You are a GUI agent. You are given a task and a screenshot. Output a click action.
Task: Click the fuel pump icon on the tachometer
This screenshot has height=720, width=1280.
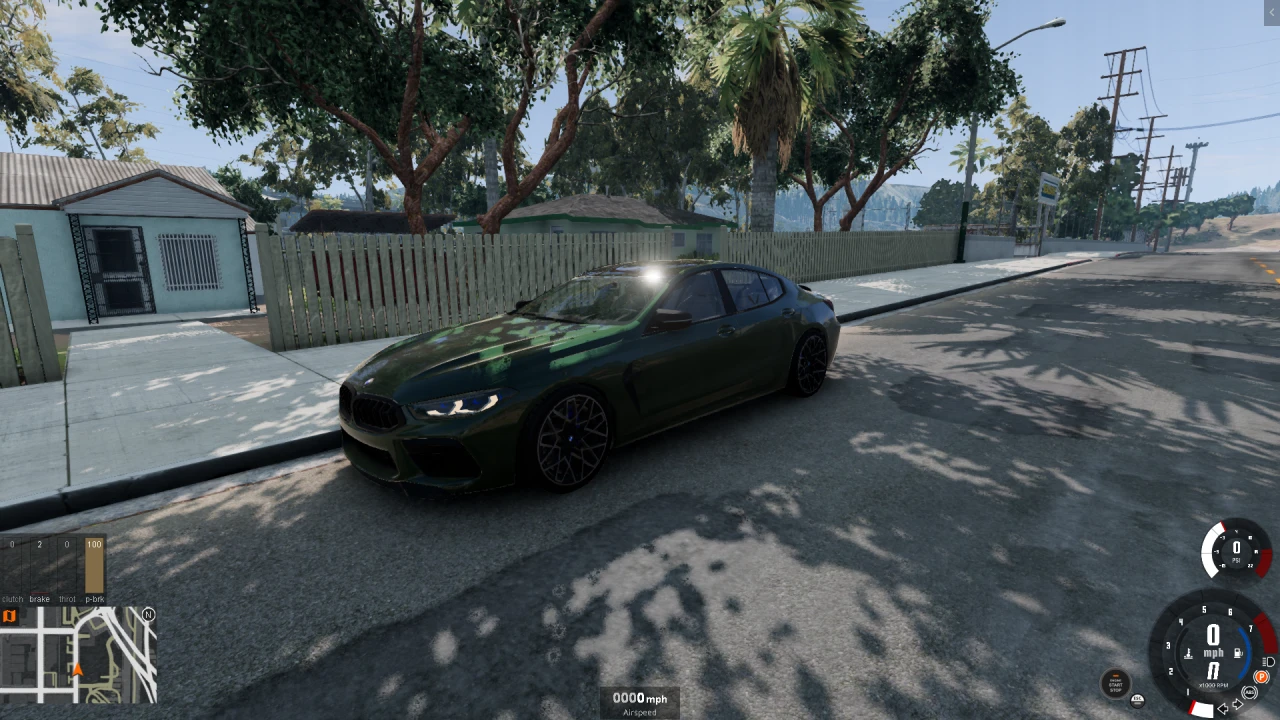click(1238, 653)
